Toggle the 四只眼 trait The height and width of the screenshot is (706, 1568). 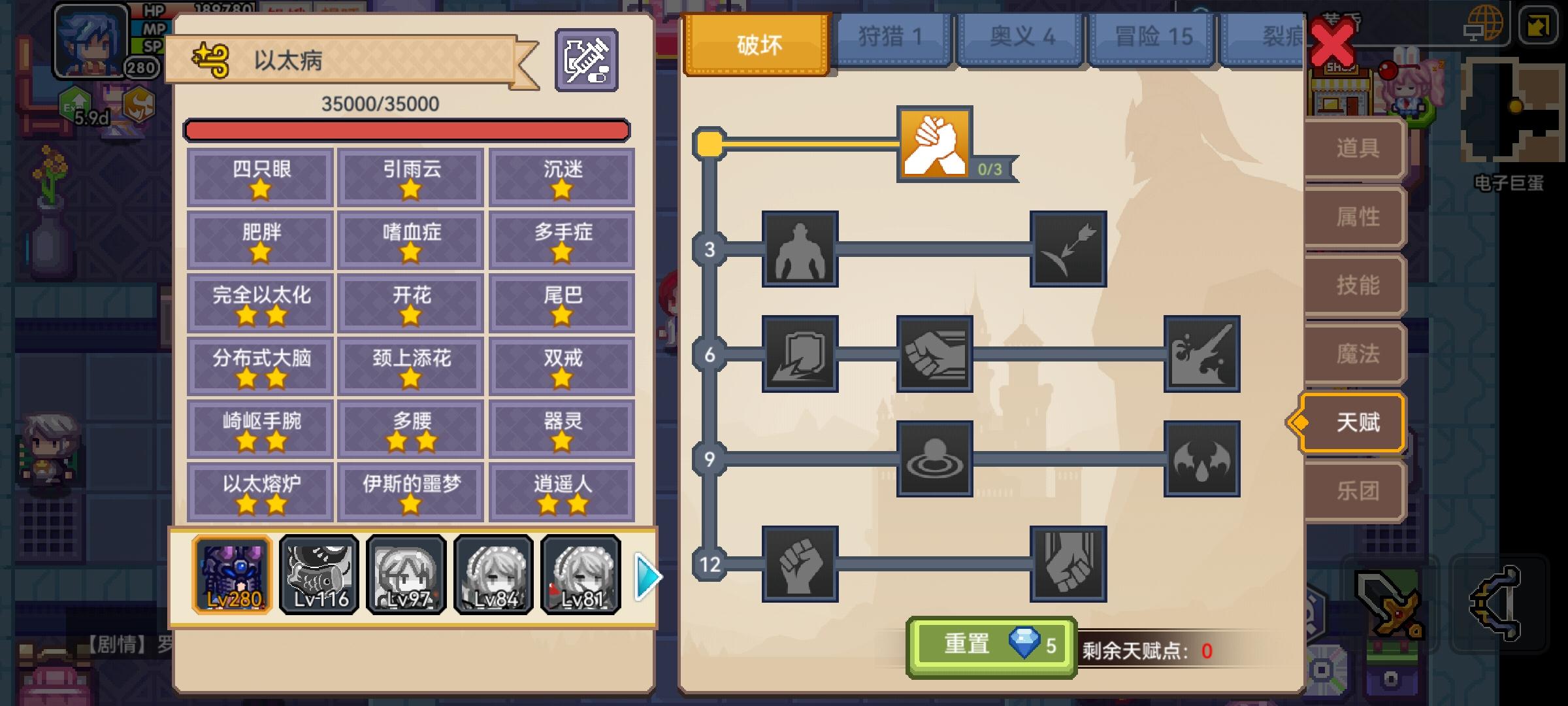coord(259,176)
